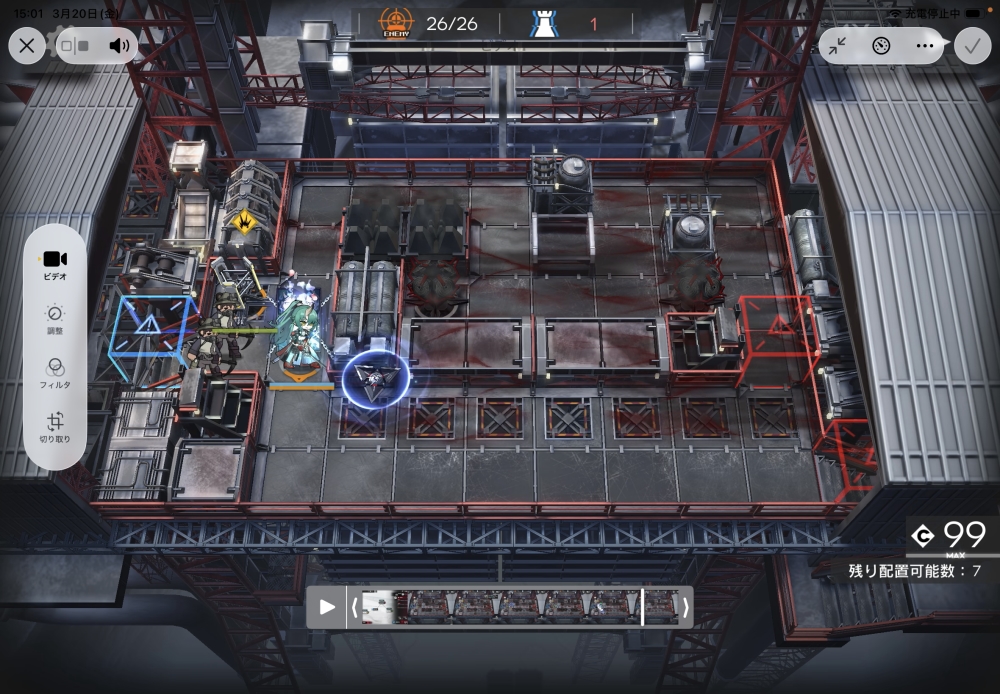Screen dimensions: 1000x694
Task: Click the right trim handle of the filmstrip
Action: [685, 607]
